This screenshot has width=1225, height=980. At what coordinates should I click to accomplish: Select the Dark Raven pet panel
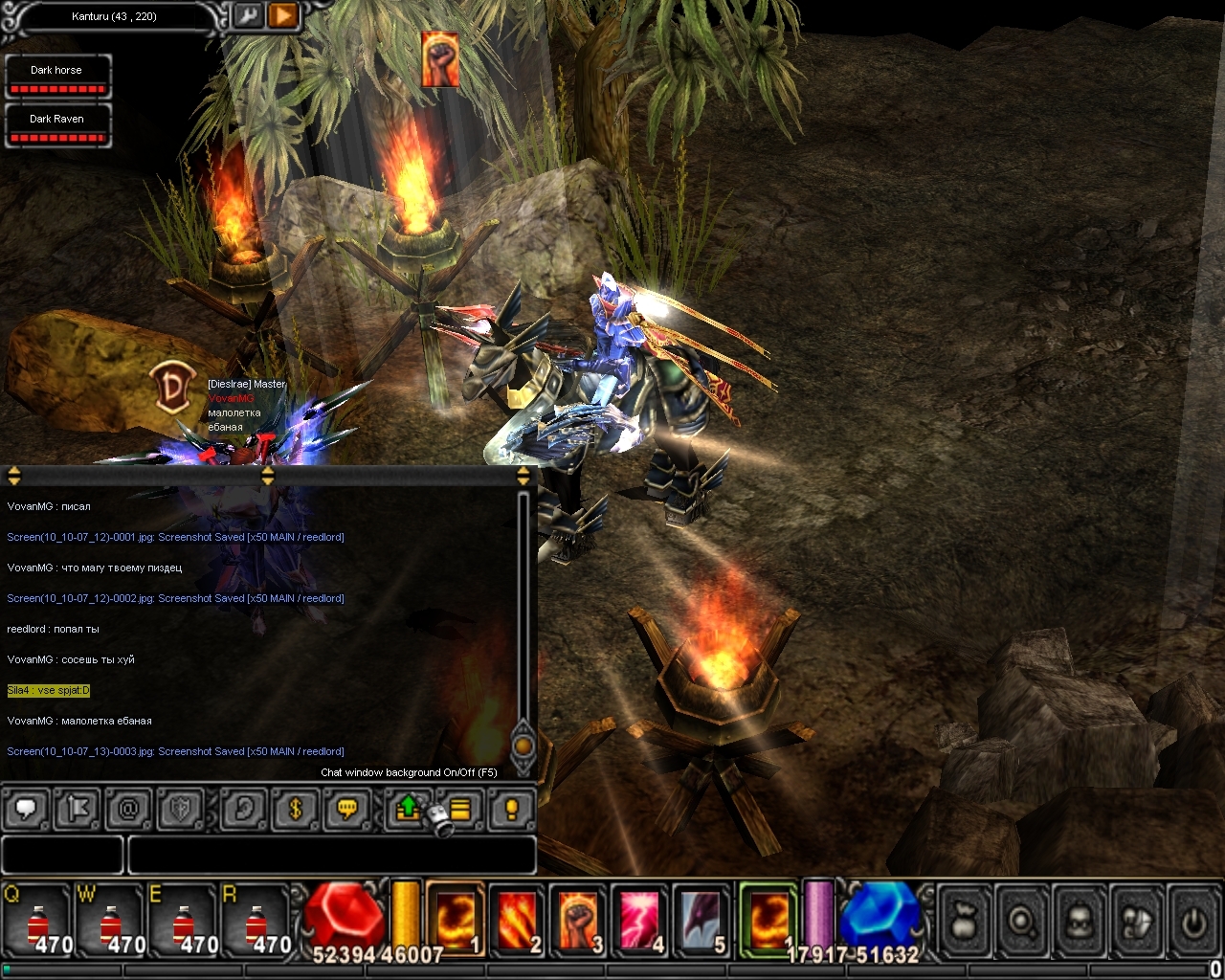point(57,125)
